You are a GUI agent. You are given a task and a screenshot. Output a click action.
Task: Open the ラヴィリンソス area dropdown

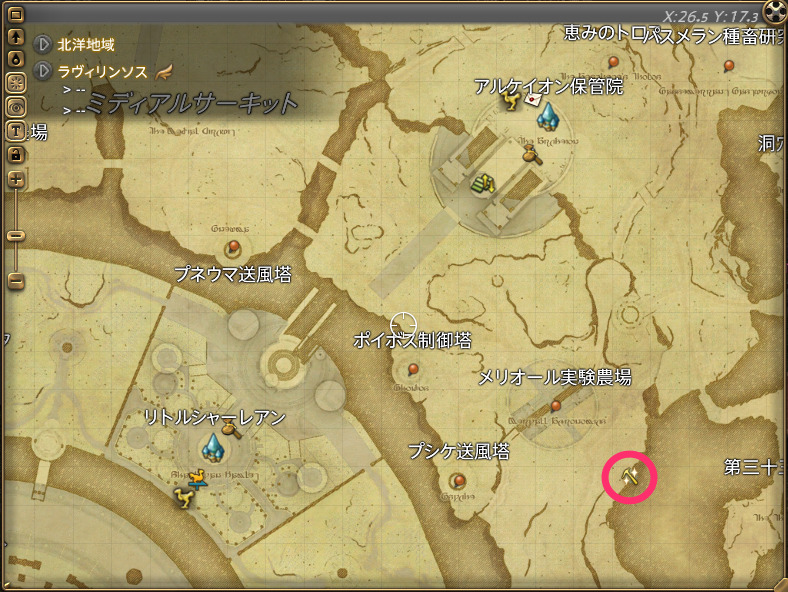click(42, 71)
